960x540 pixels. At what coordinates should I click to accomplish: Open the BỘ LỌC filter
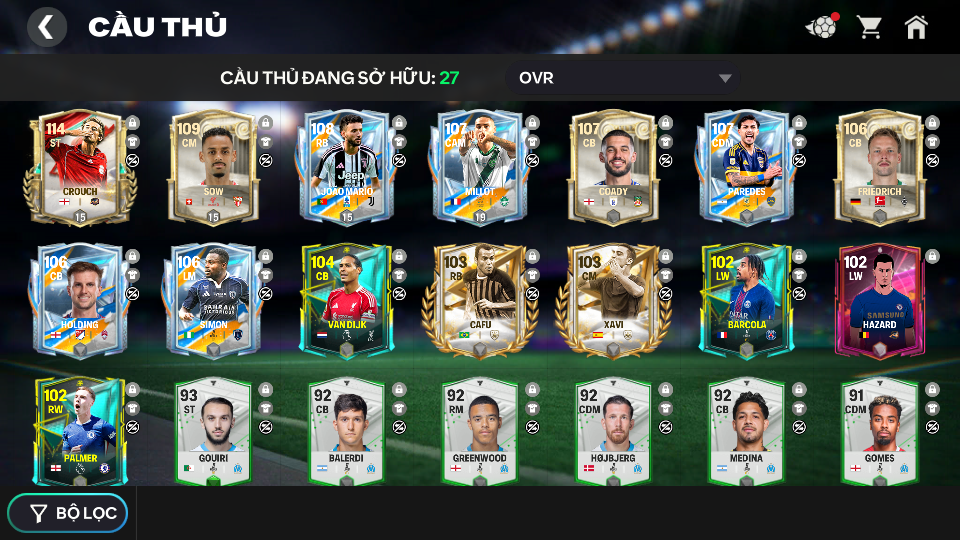tap(68, 513)
